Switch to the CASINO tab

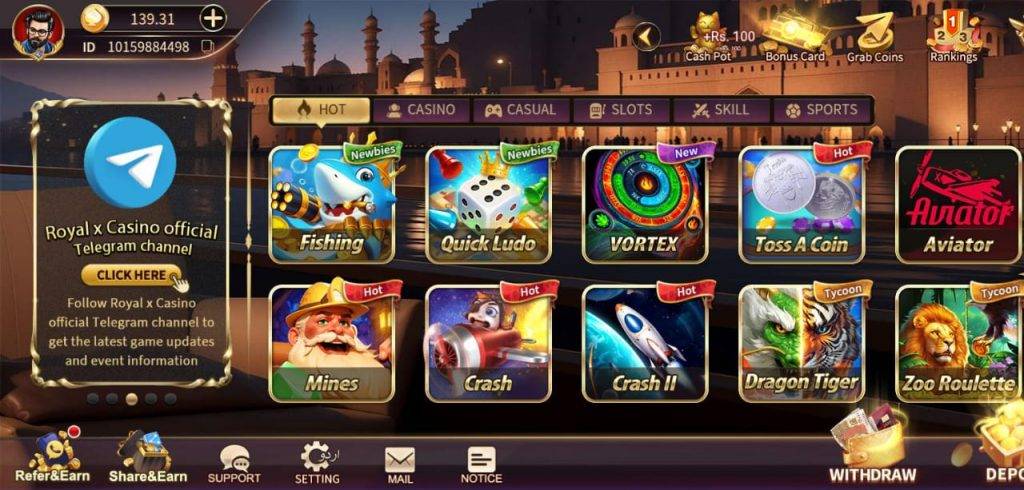point(420,110)
